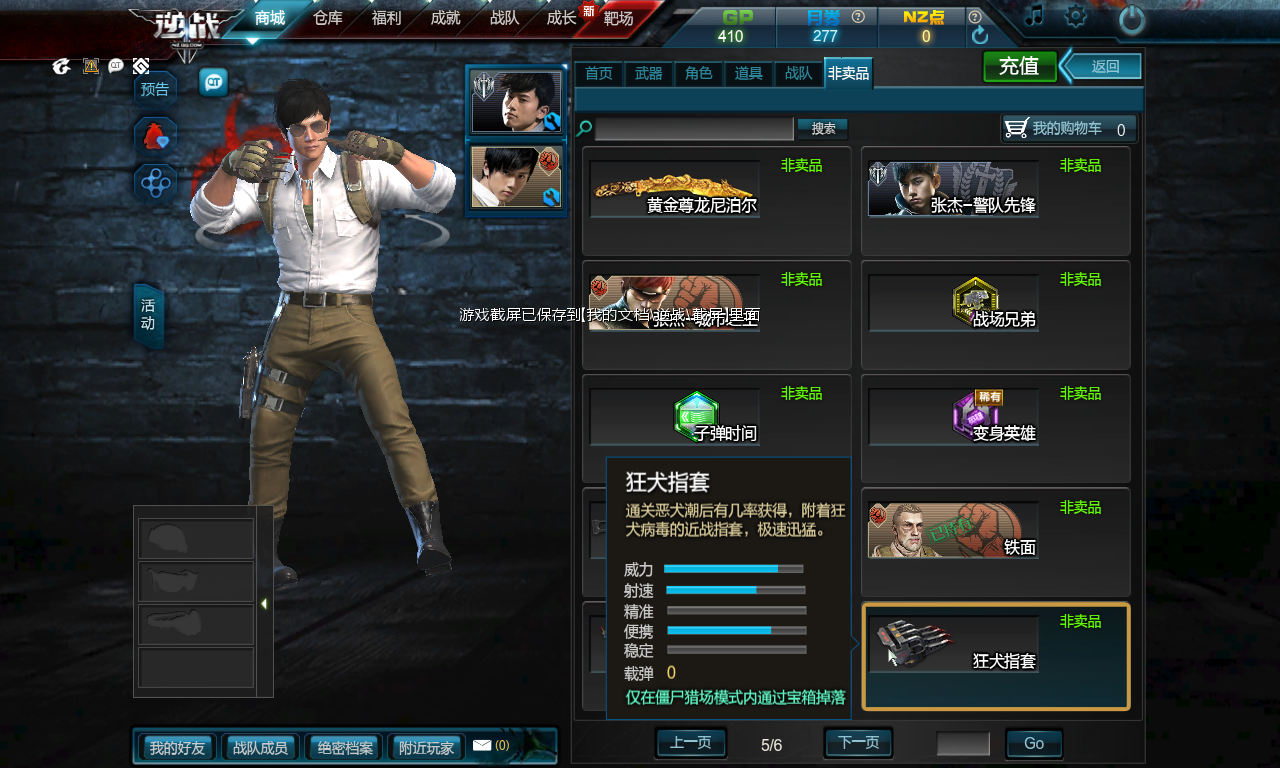Select the 变身英雄 item card
1280x768 pixels.
pyautogui.click(x=996, y=428)
